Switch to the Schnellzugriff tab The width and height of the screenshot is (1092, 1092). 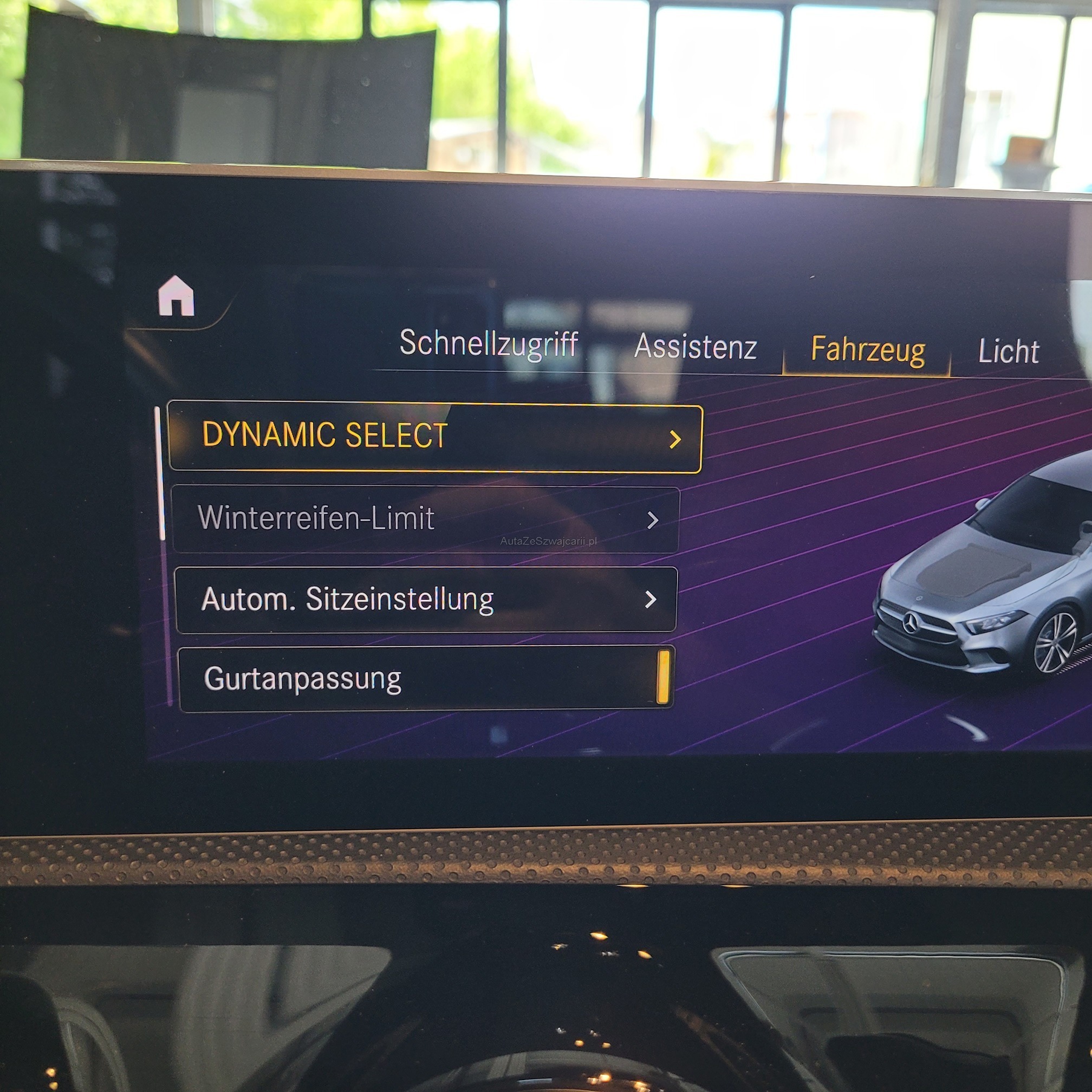(x=489, y=343)
